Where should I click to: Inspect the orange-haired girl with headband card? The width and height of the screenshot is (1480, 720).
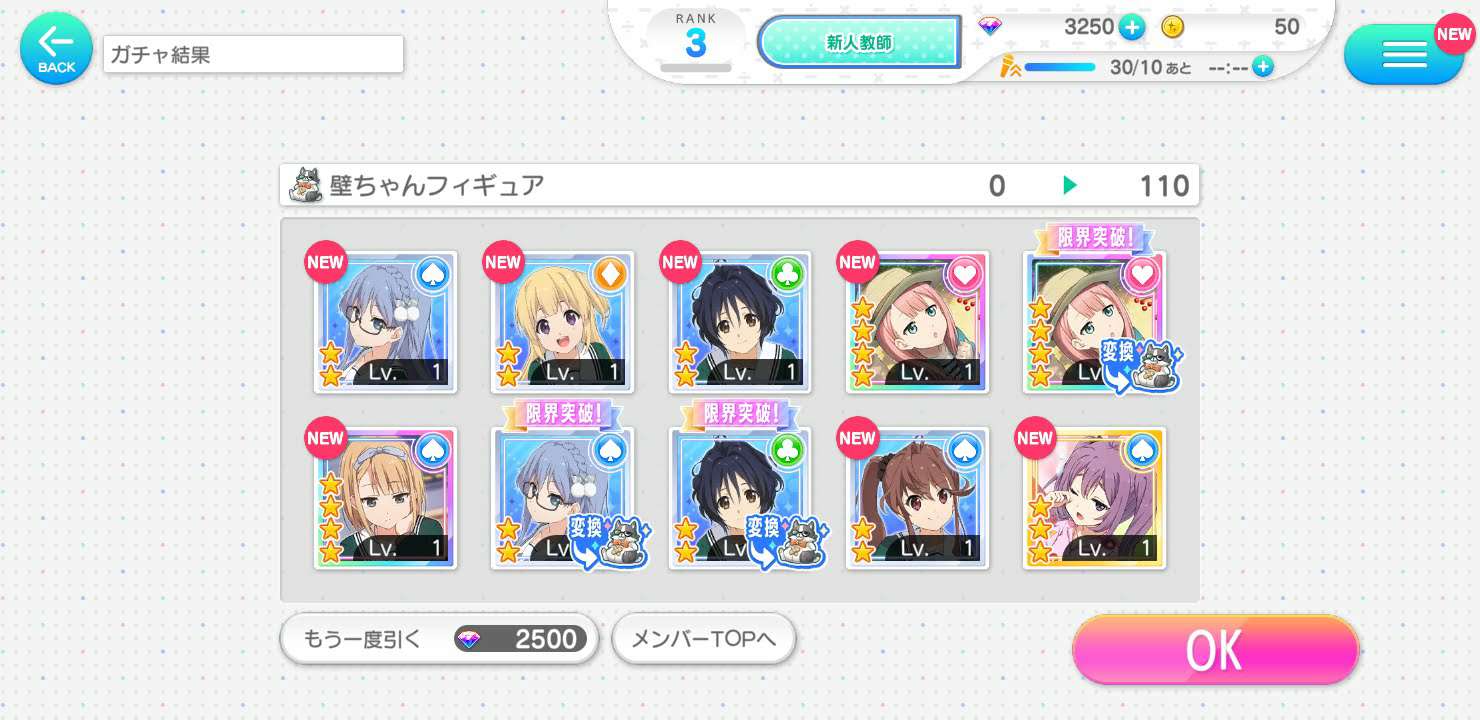tap(386, 498)
